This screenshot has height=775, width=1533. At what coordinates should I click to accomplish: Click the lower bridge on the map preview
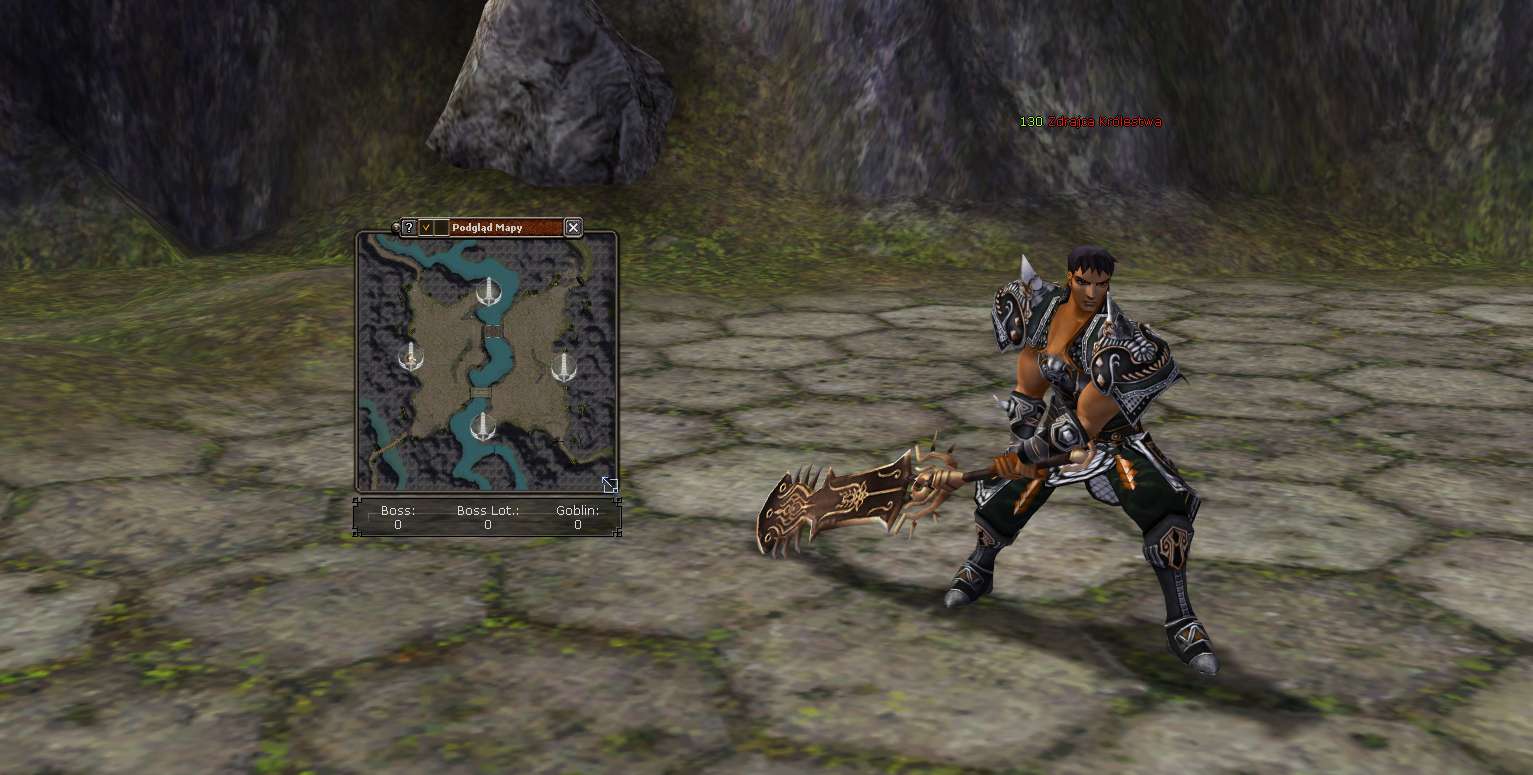point(480,393)
